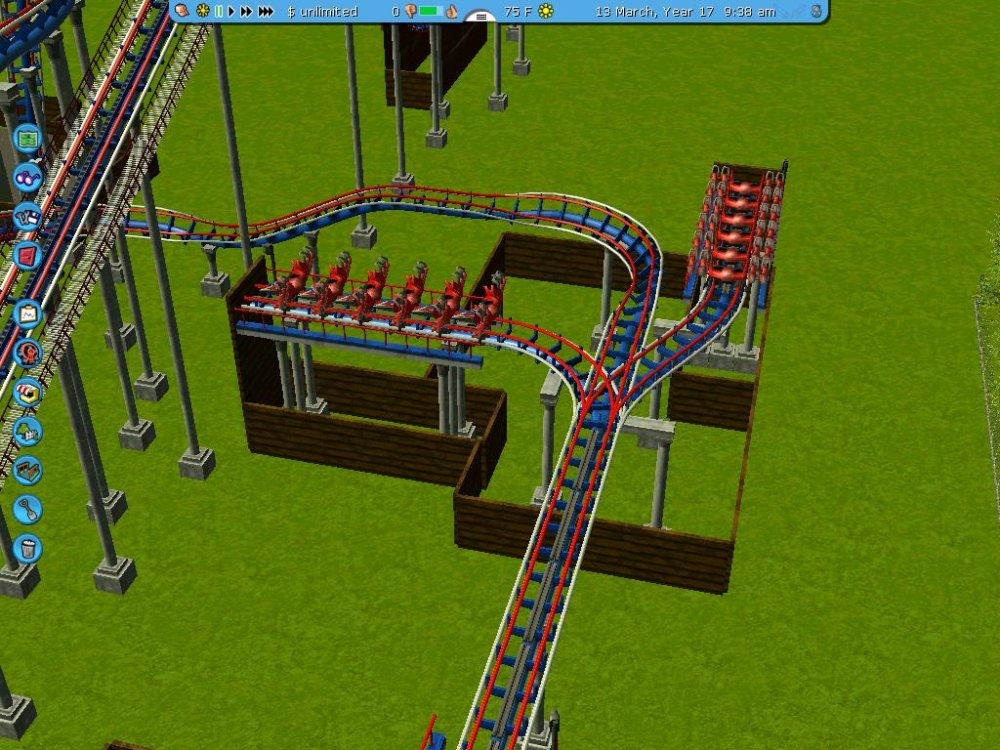The height and width of the screenshot is (750, 1000).
Task: Pause the game
Action: 219,11
